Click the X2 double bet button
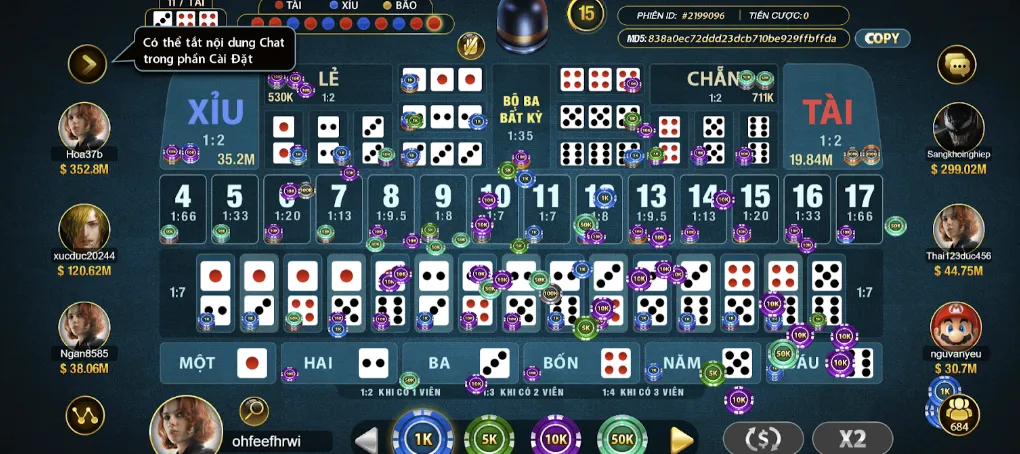 pos(852,438)
